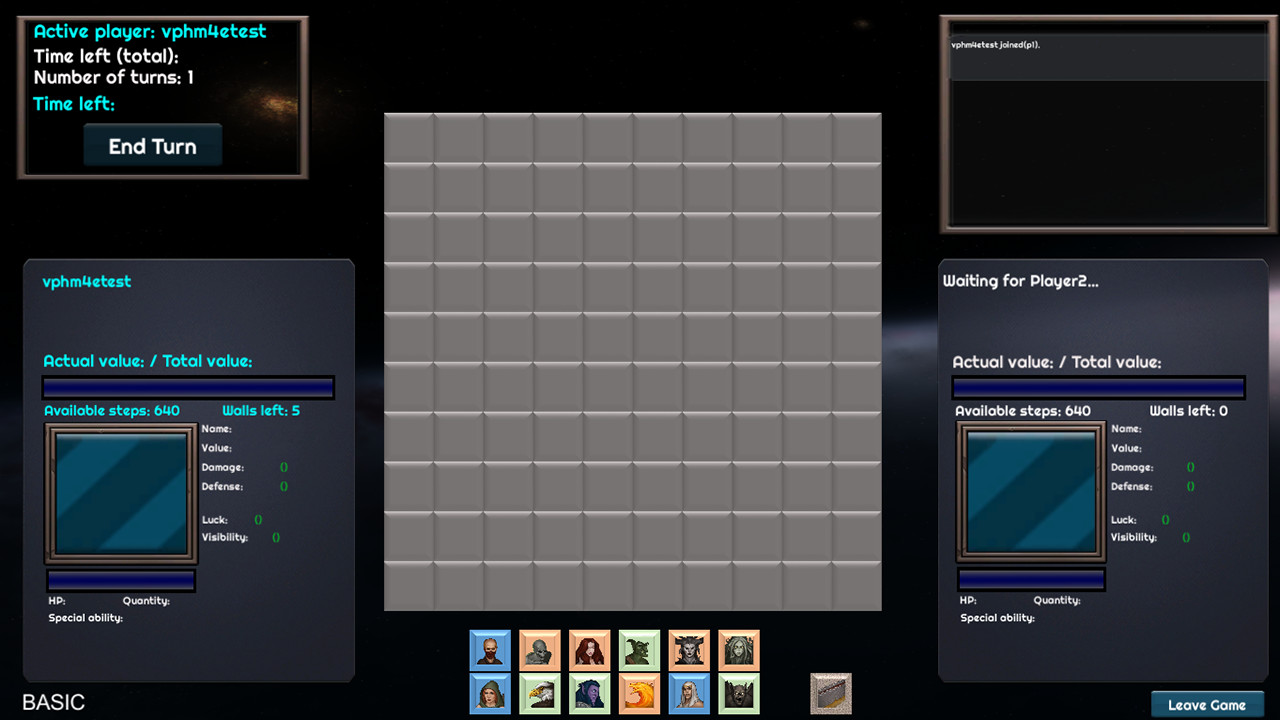Pick the red-haired vampire character
This screenshot has height=720, width=1280.
[589, 650]
